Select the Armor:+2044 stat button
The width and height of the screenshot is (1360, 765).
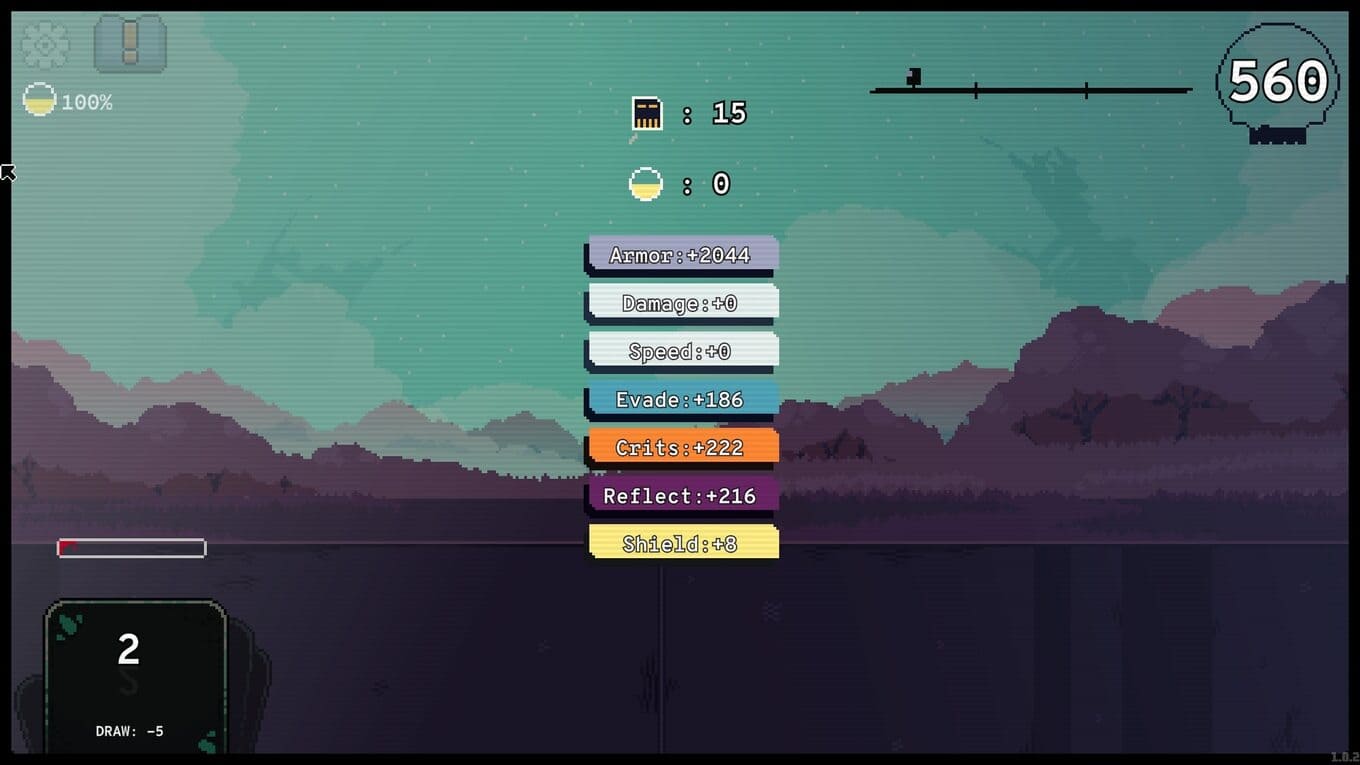682,254
